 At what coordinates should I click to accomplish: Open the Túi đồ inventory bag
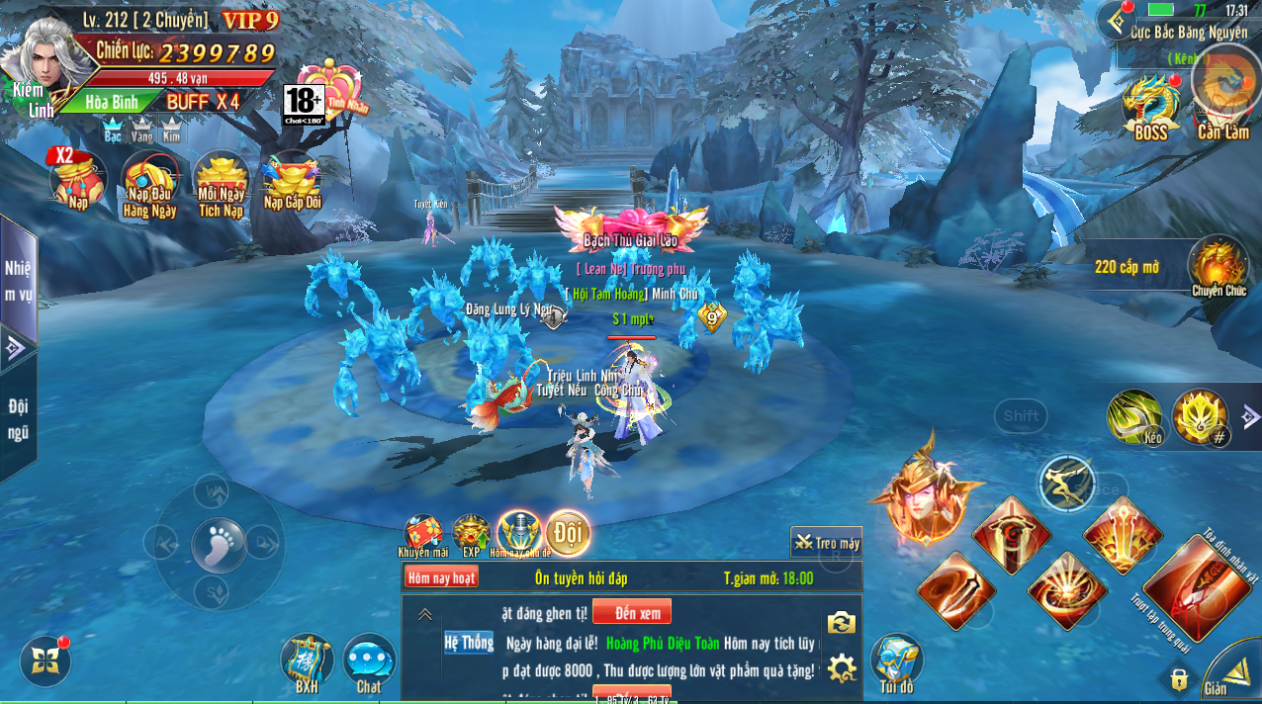coord(896,662)
